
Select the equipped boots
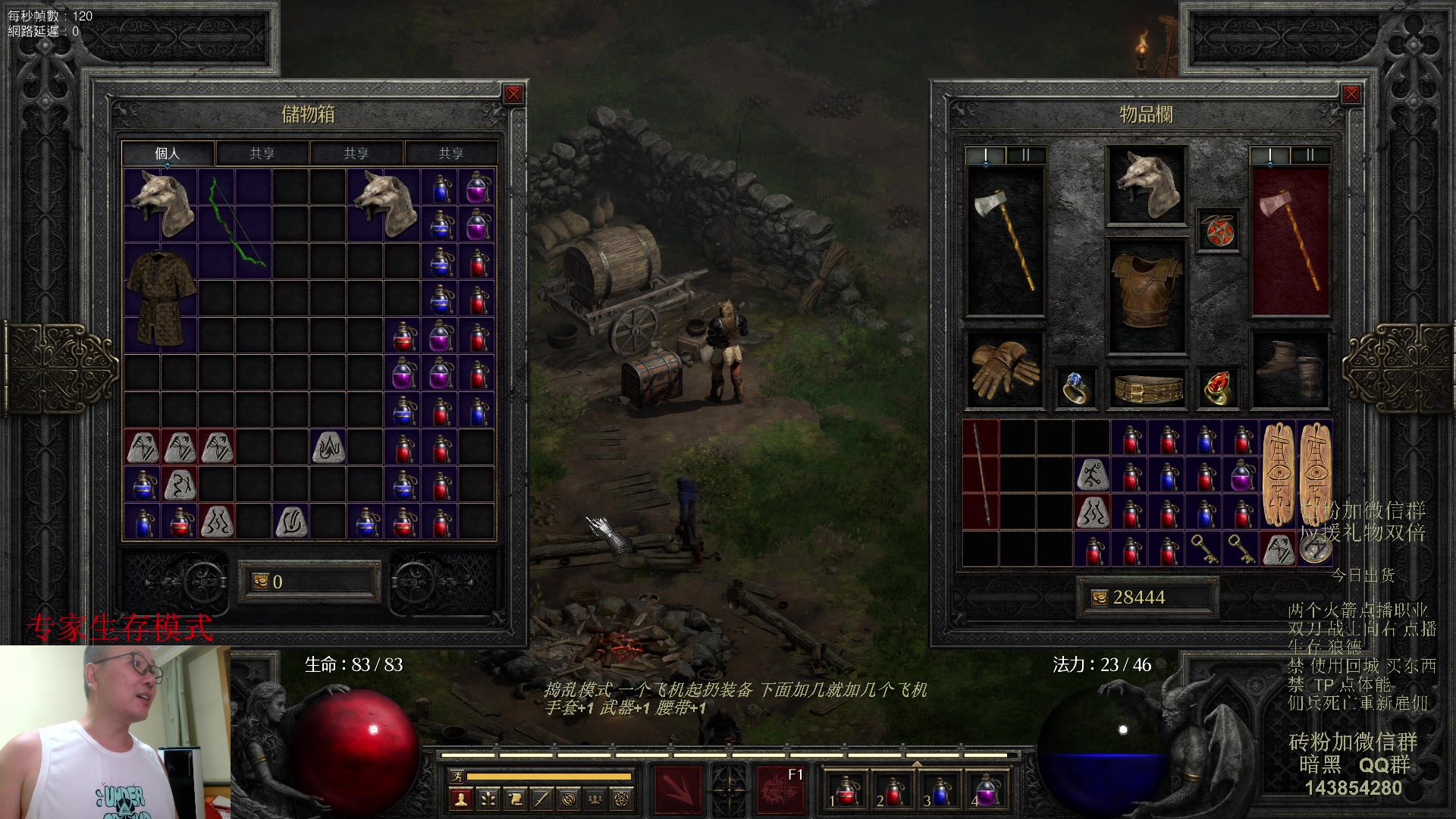(x=1289, y=369)
